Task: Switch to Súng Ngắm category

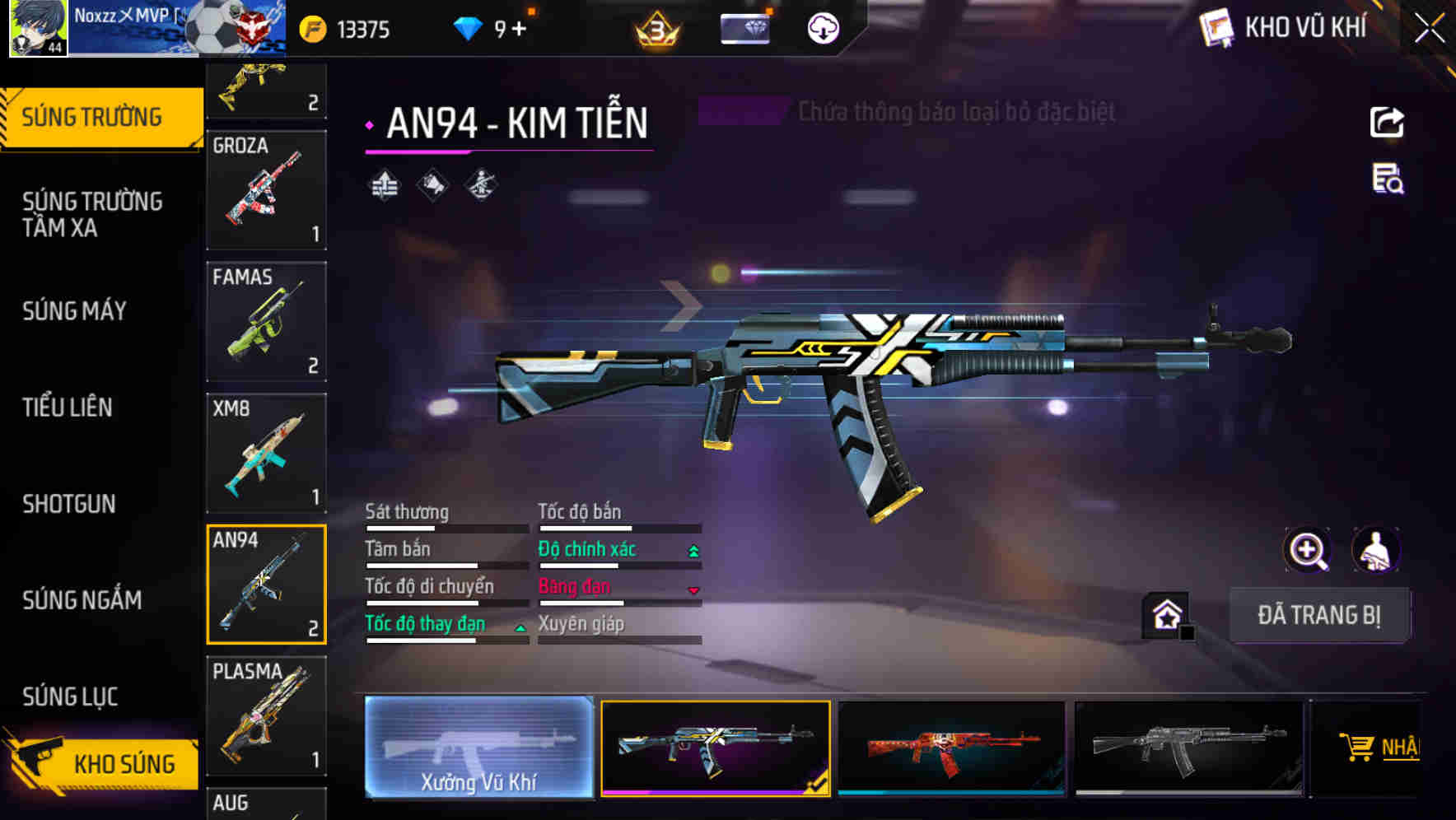Action: click(82, 600)
